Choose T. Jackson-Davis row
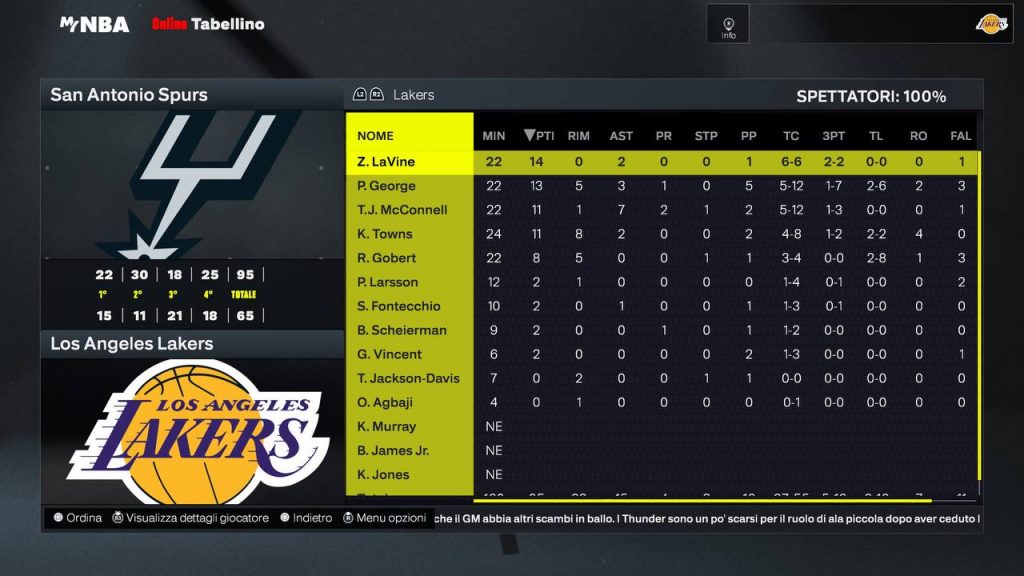 (408, 378)
